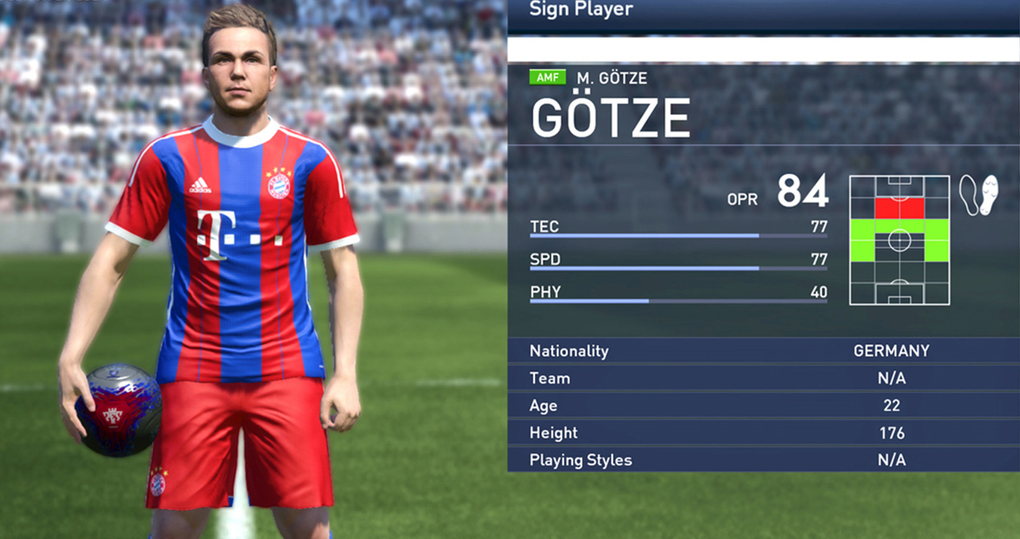Image resolution: width=1020 pixels, height=539 pixels.
Task: Select the Height row
Action: tap(763, 433)
